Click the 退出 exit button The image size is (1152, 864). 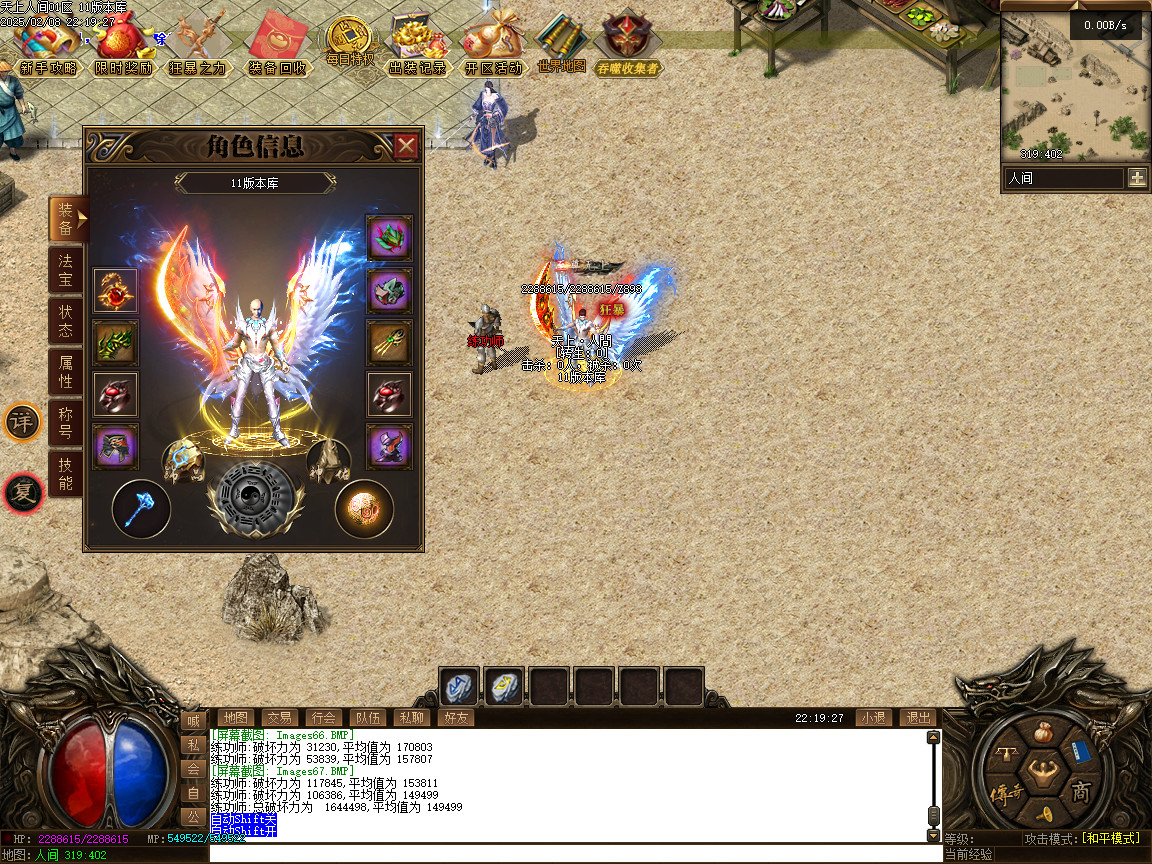917,717
